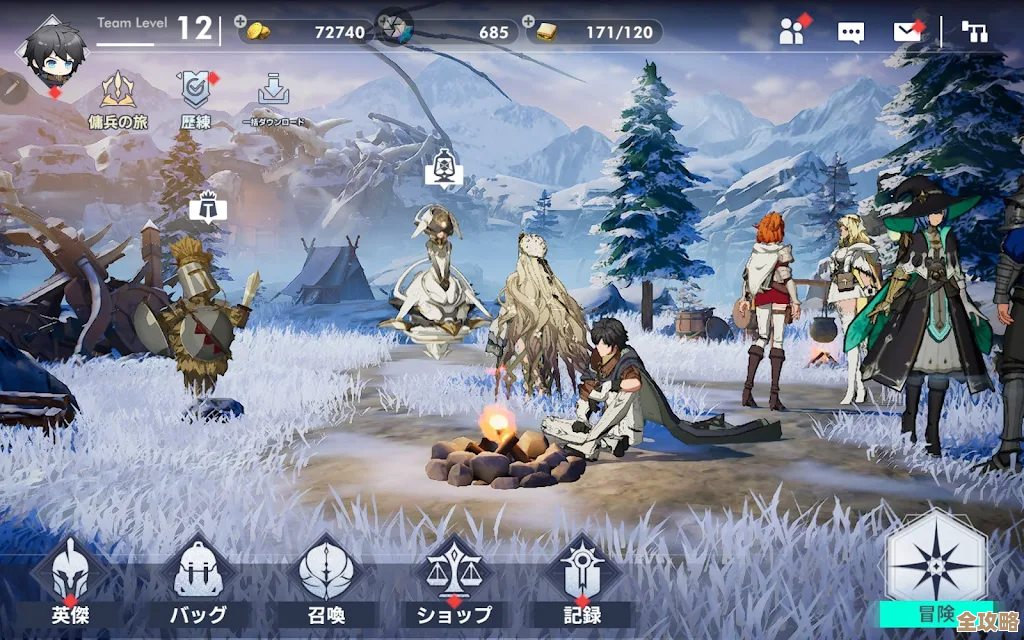
Task: Select the lantern marker above the white creature
Action: pos(443,169)
